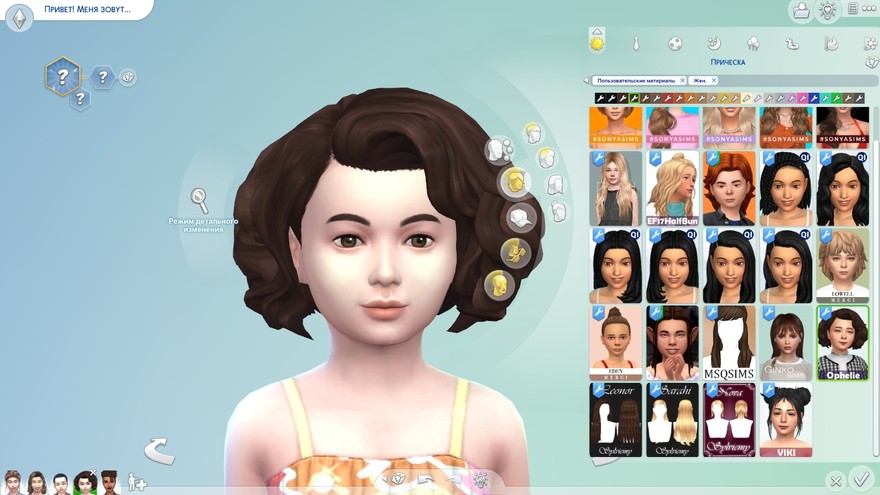Select the EF17HalfBun hairstyle

672,188
